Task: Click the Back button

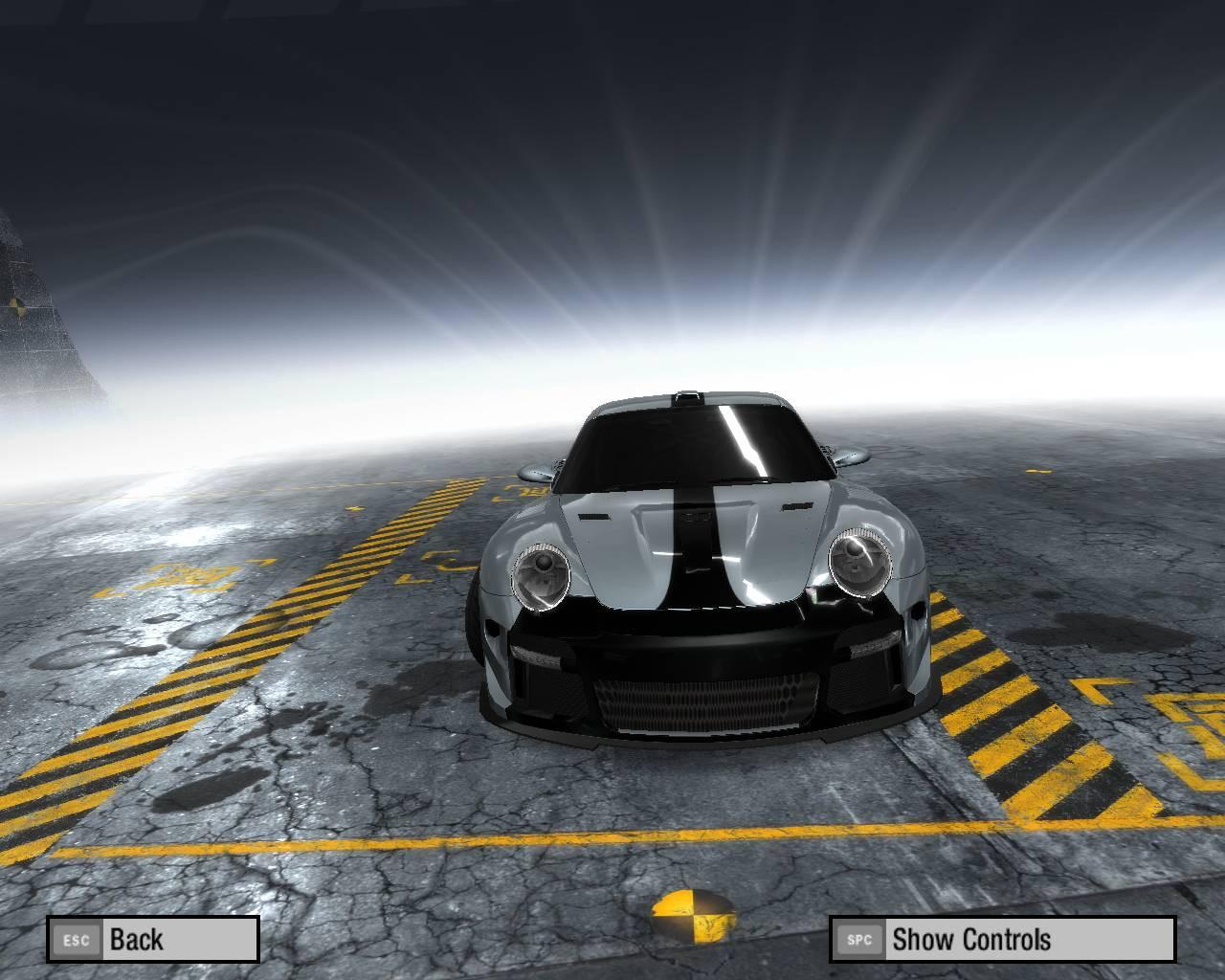Action: [x=153, y=939]
